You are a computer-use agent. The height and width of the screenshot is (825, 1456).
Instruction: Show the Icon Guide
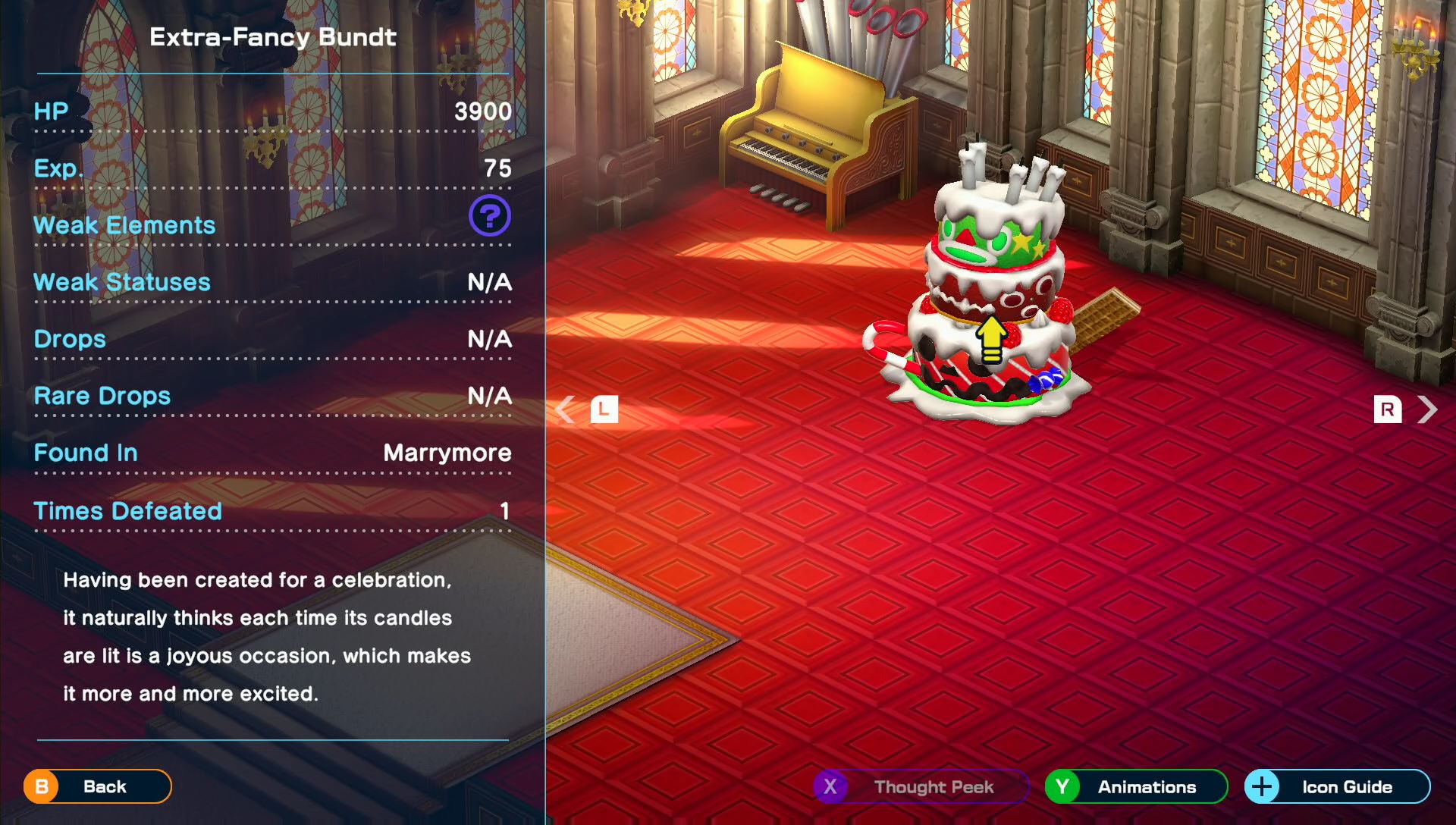(1337, 786)
